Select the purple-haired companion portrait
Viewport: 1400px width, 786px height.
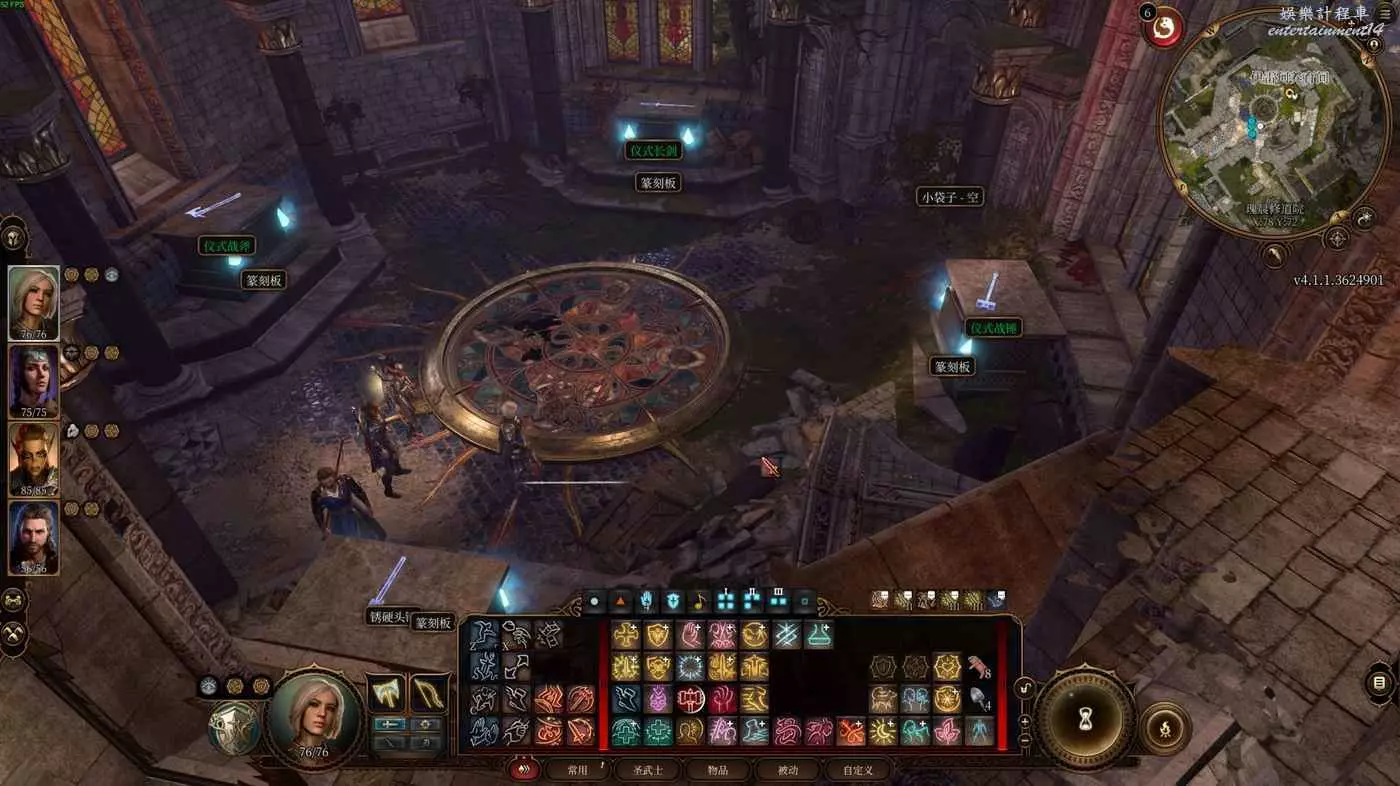[34, 379]
